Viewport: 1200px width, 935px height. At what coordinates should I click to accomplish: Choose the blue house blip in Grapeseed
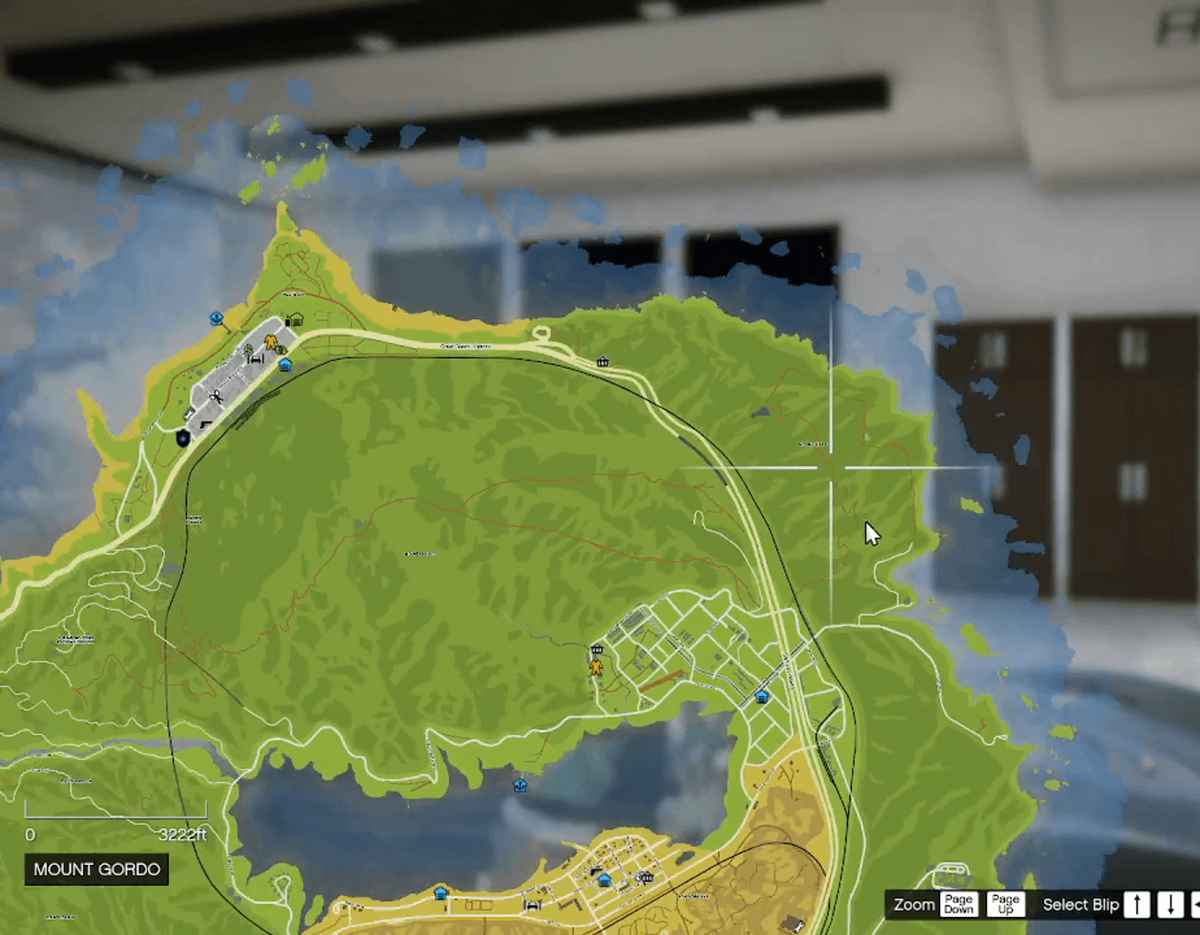point(761,696)
